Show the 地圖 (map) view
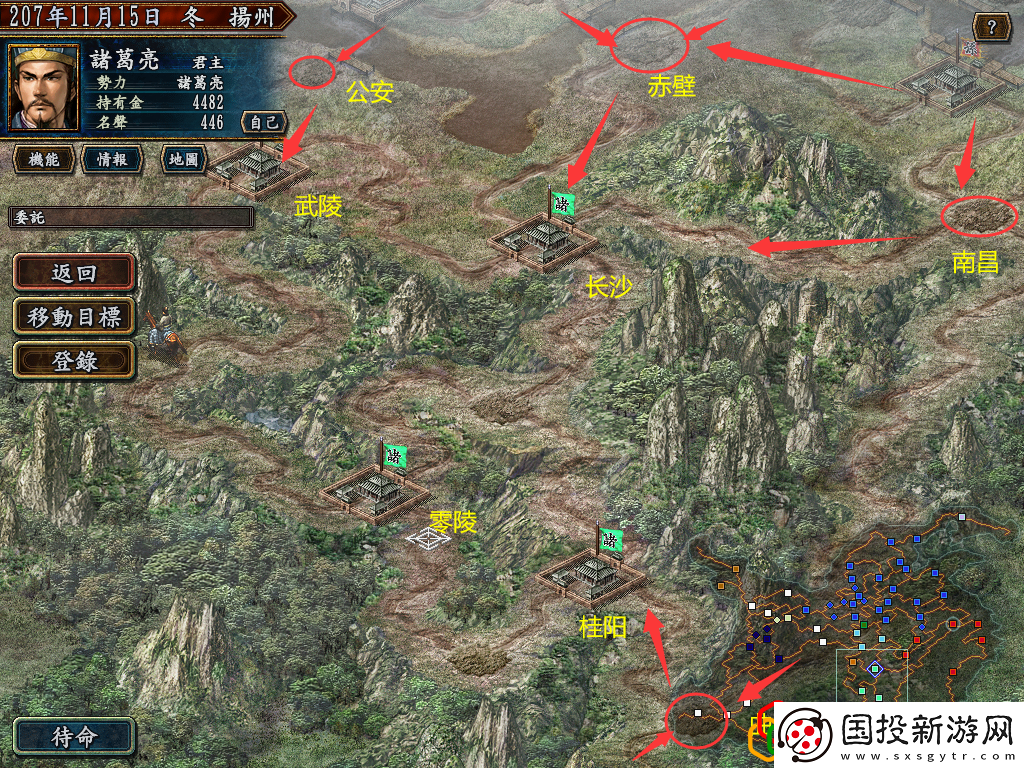Image resolution: width=1024 pixels, height=768 pixels. 183,159
